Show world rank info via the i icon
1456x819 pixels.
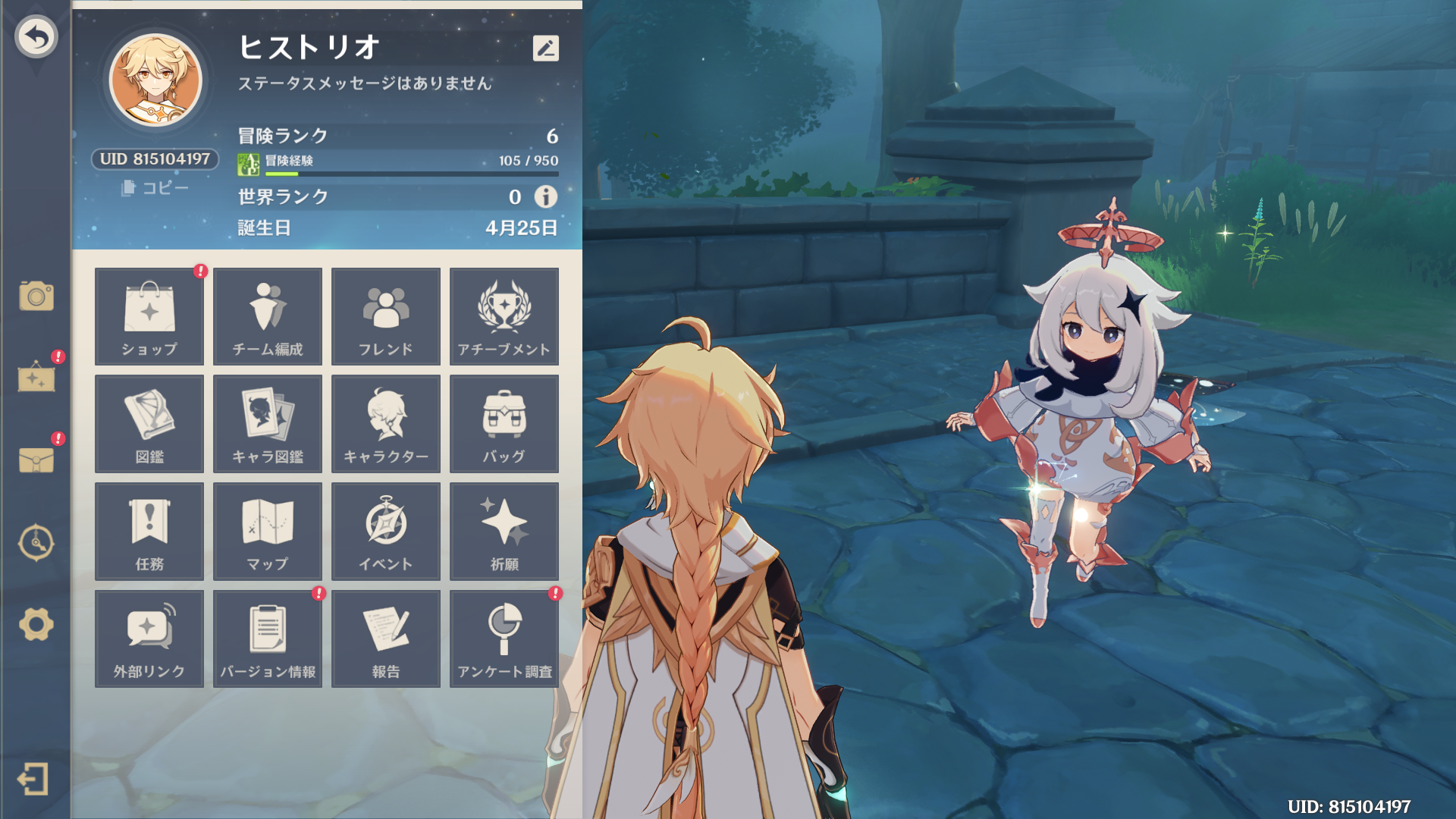pyautogui.click(x=545, y=197)
